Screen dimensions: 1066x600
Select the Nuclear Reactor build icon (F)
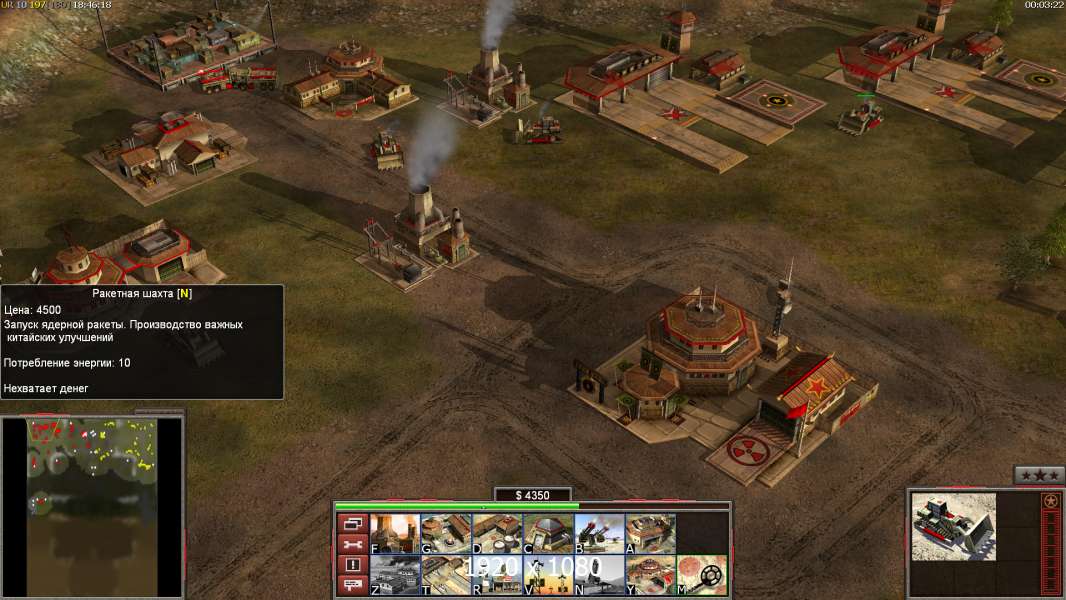(394, 534)
